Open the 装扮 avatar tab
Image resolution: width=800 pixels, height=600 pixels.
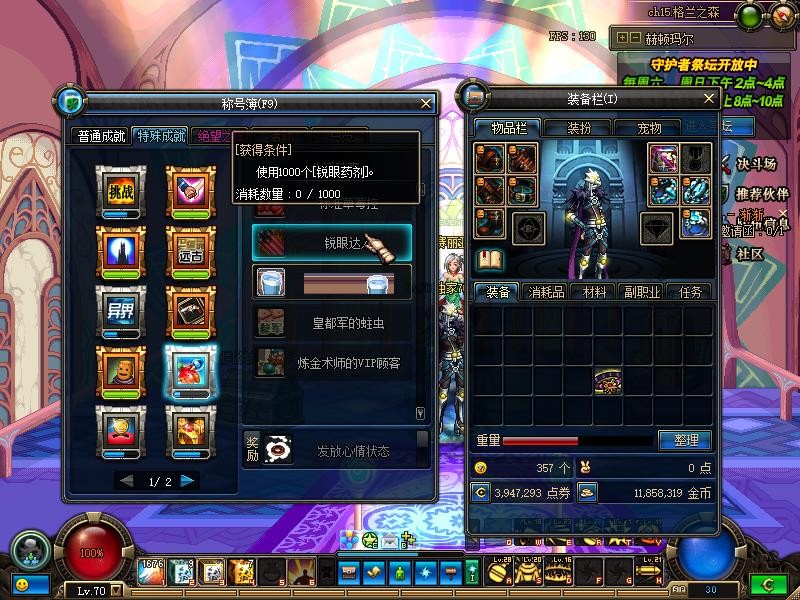tap(579, 128)
